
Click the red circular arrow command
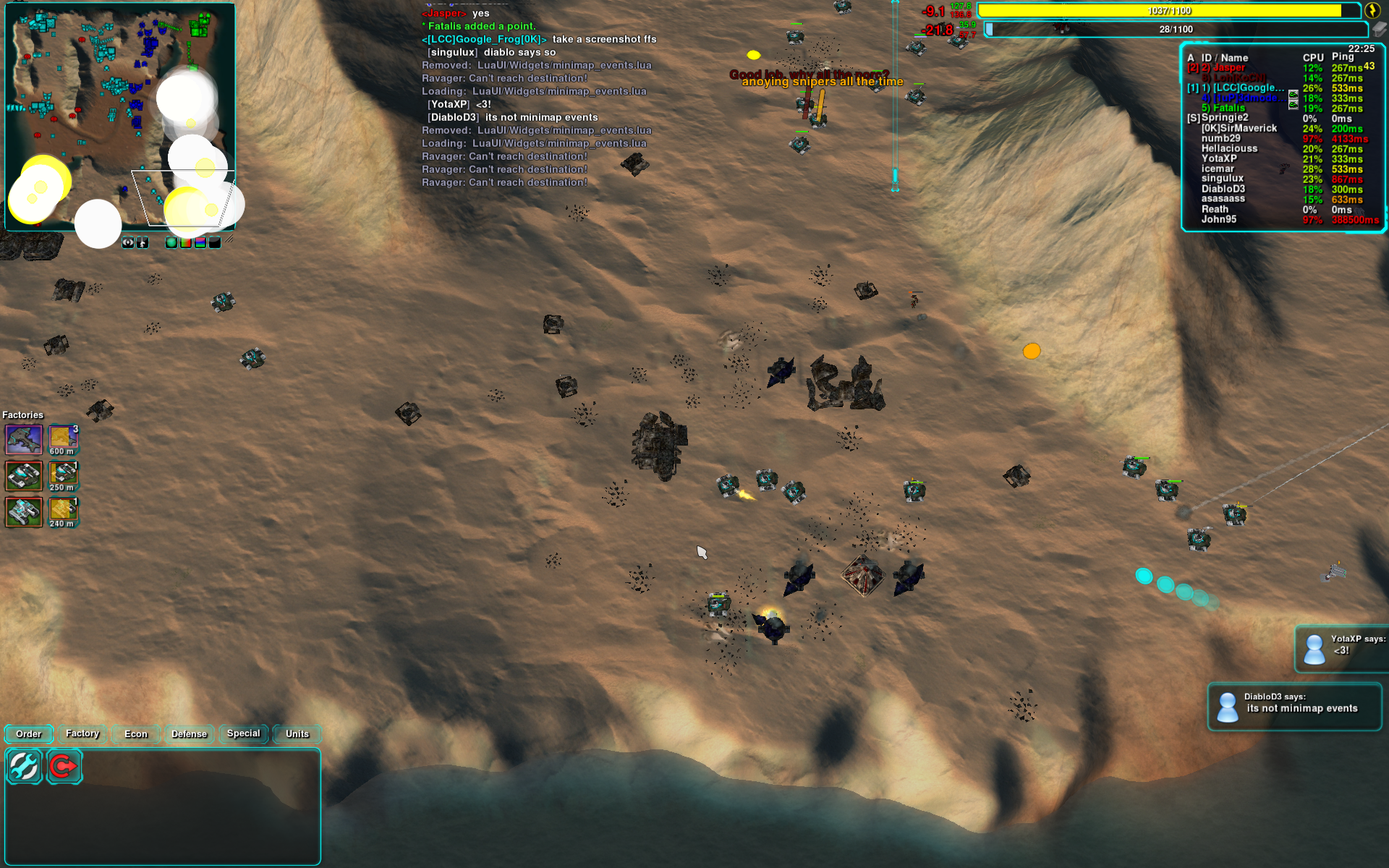64,767
